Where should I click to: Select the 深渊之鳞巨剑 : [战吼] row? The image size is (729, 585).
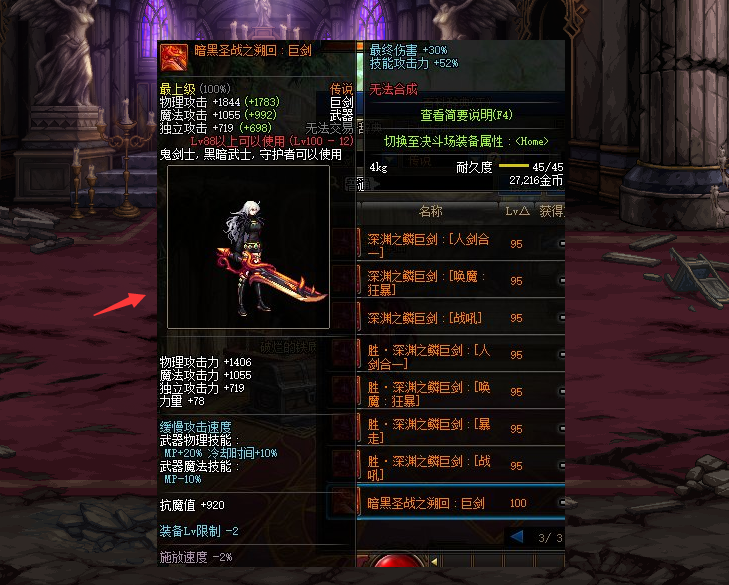pos(430,318)
